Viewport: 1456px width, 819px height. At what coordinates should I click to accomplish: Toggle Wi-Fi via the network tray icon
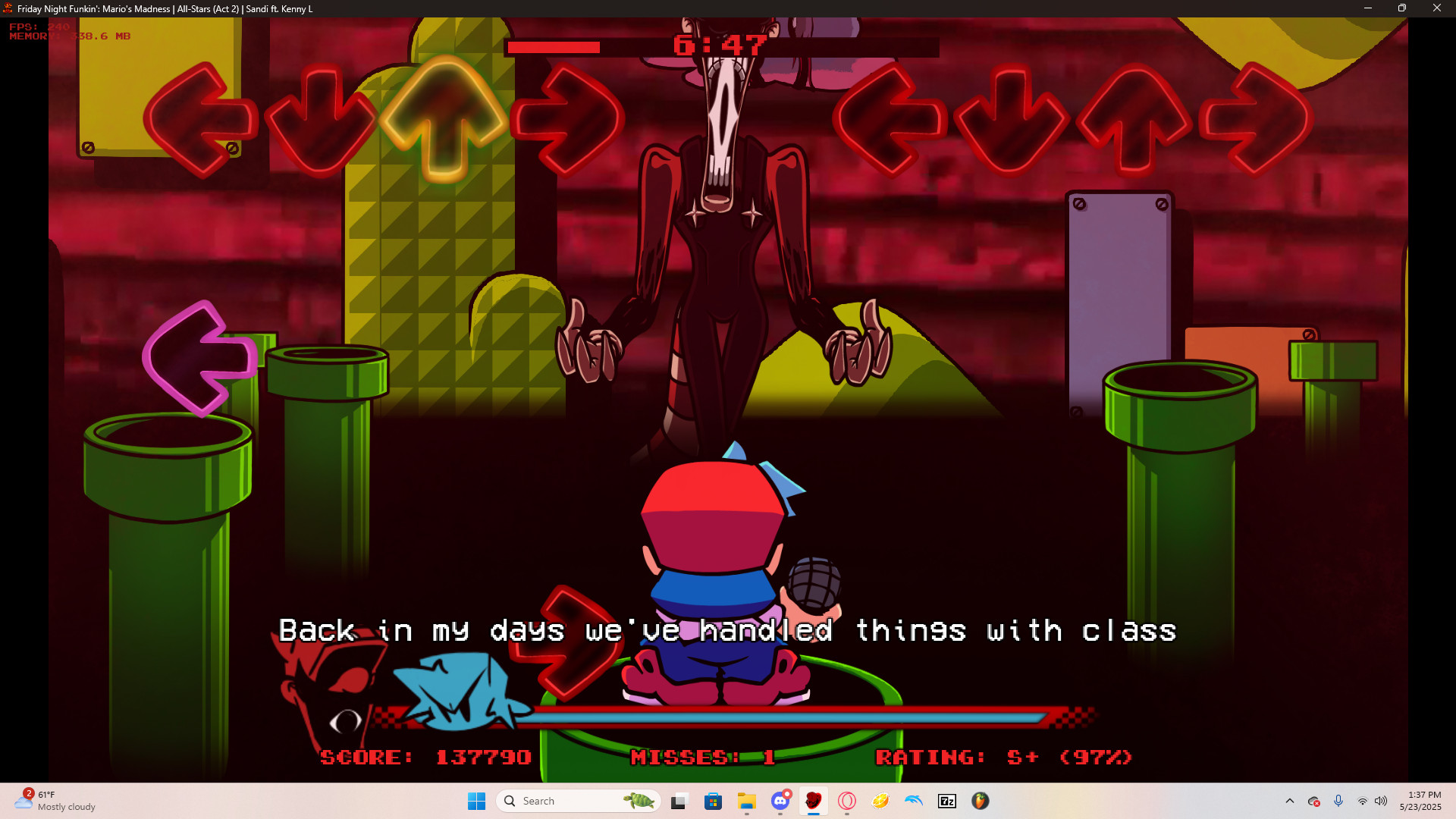click(x=1363, y=802)
